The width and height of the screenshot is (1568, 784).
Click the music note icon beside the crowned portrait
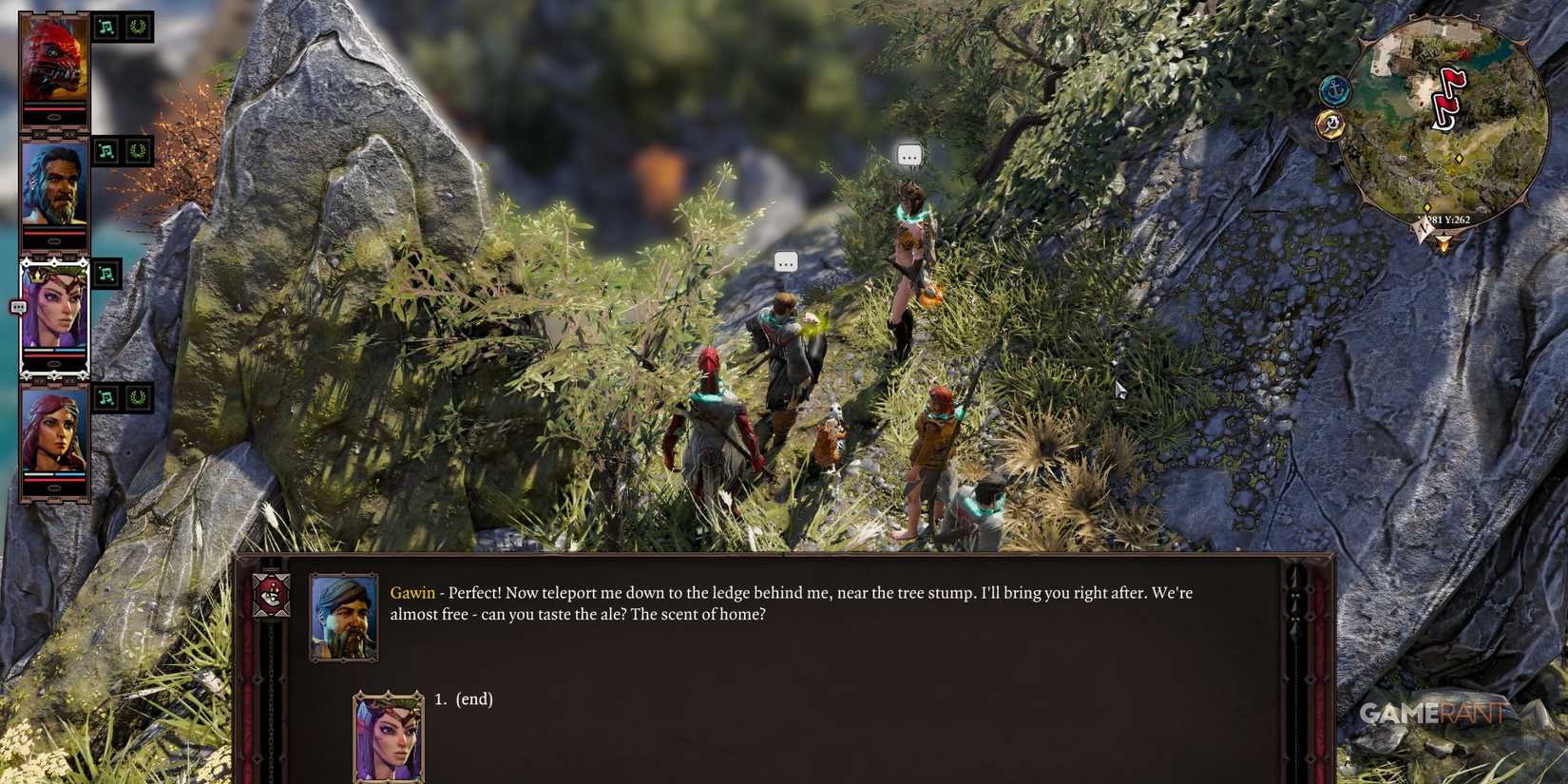click(x=105, y=273)
